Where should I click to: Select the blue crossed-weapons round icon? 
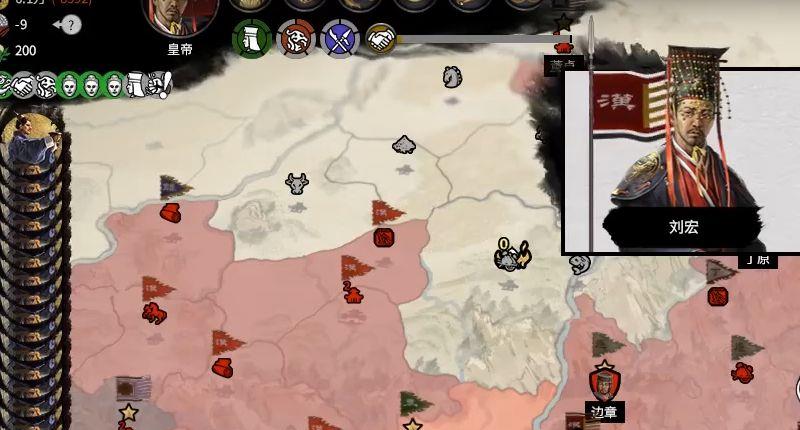click(339, 39)
